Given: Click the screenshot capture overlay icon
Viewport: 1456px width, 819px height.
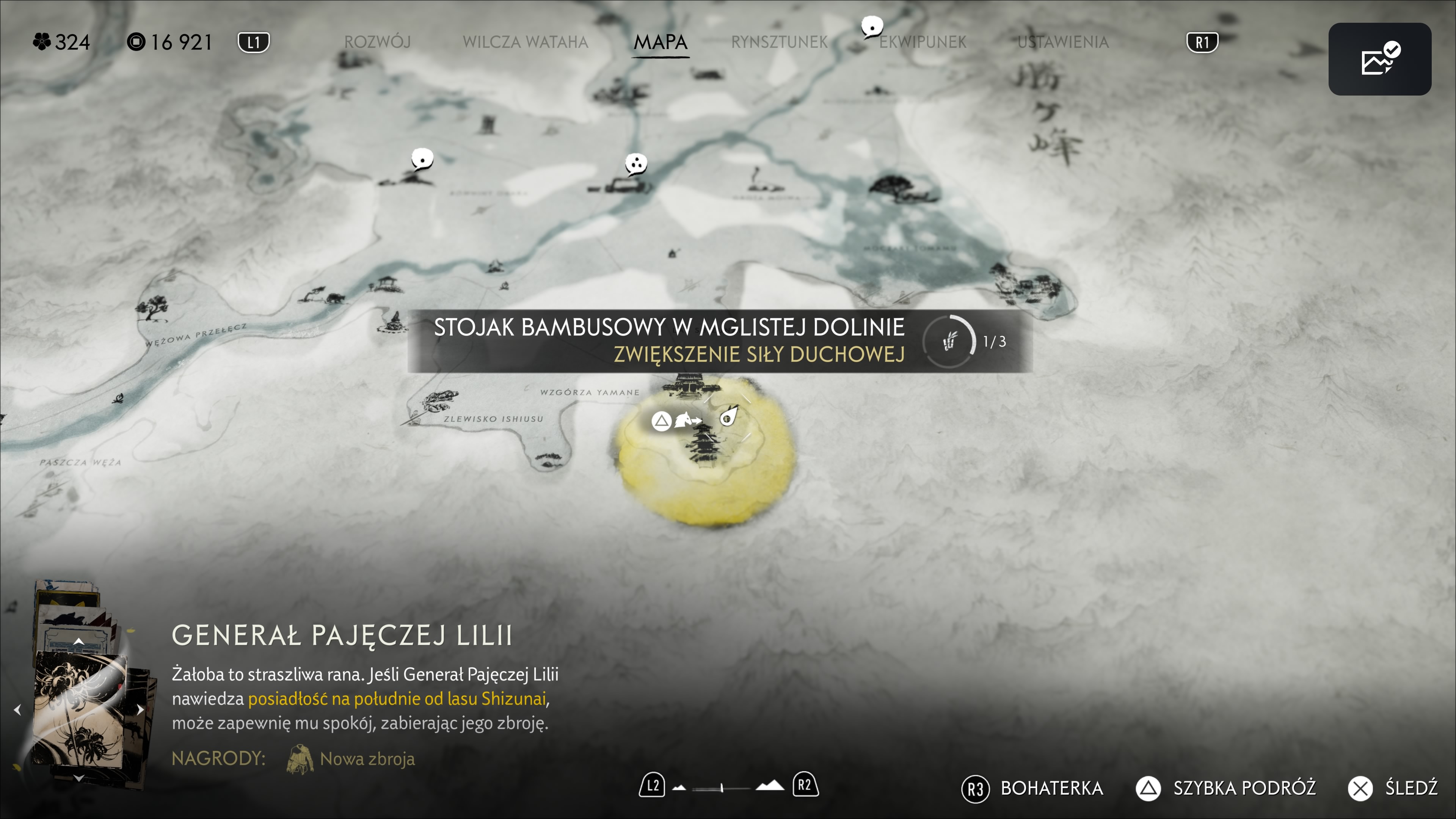Looking at the screenshot, I should click(x=1379, y=59).
